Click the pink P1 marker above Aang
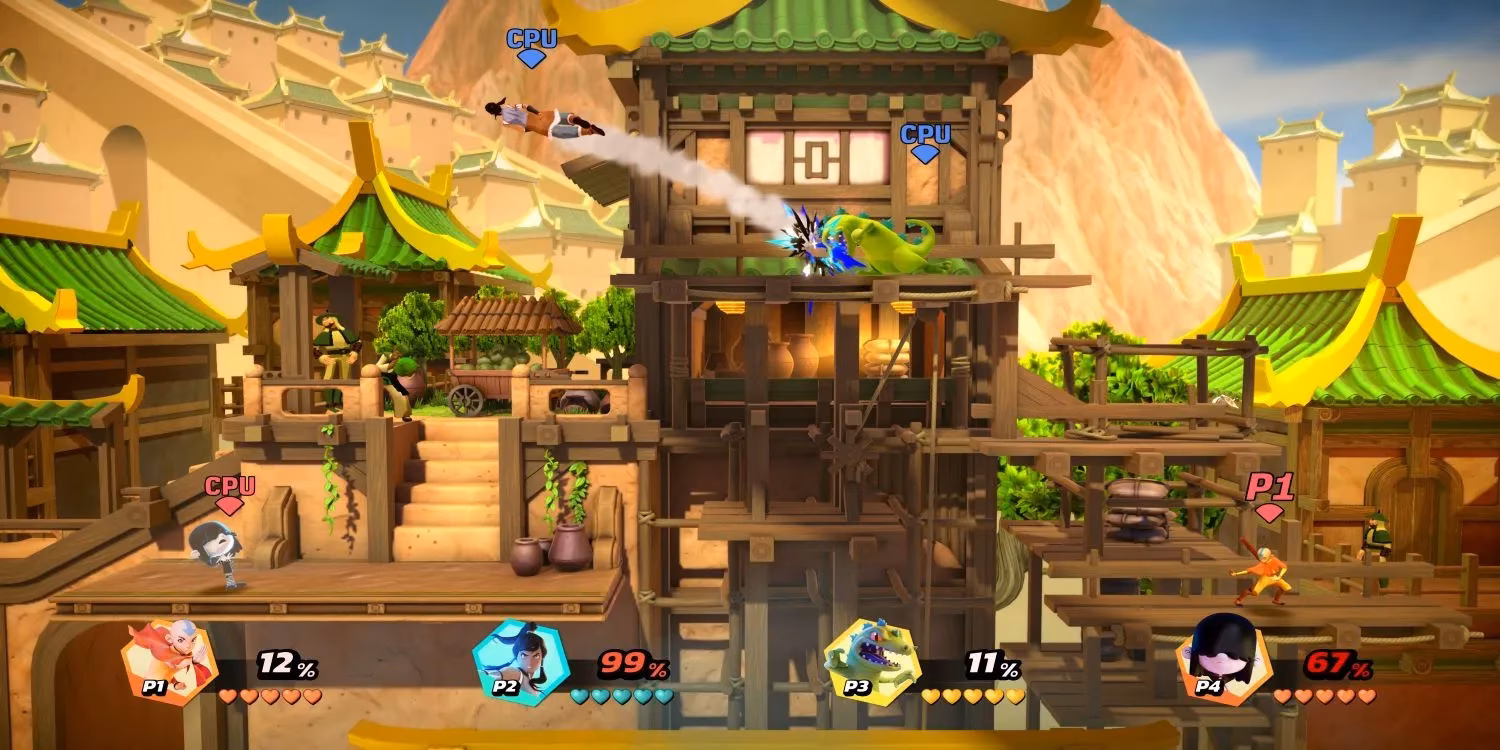 pyautogui.click(x=1270, y=488)
